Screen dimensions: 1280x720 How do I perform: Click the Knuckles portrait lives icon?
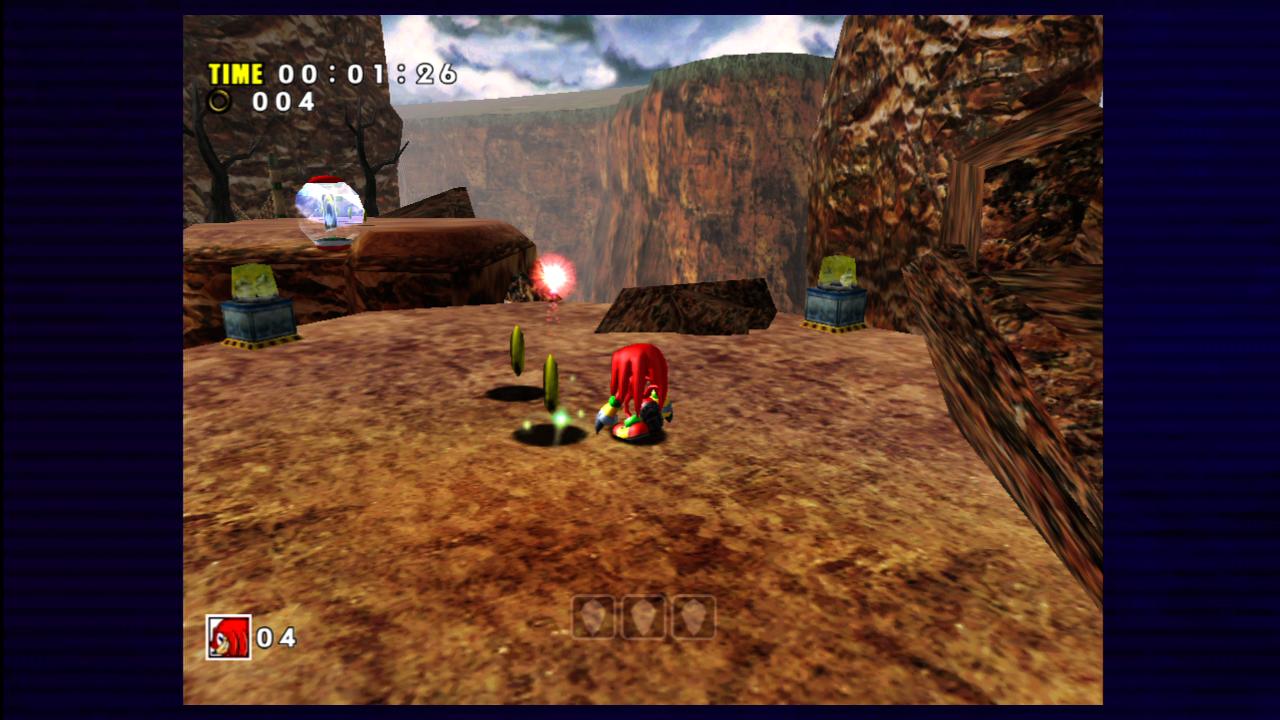(x=228, y=637)
